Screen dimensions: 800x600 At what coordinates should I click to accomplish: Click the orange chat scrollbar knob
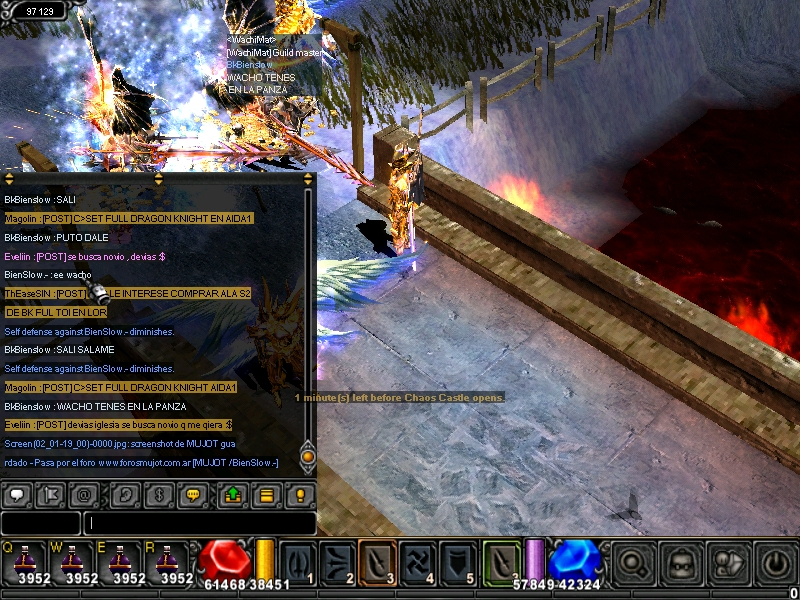tap(308, 457)
